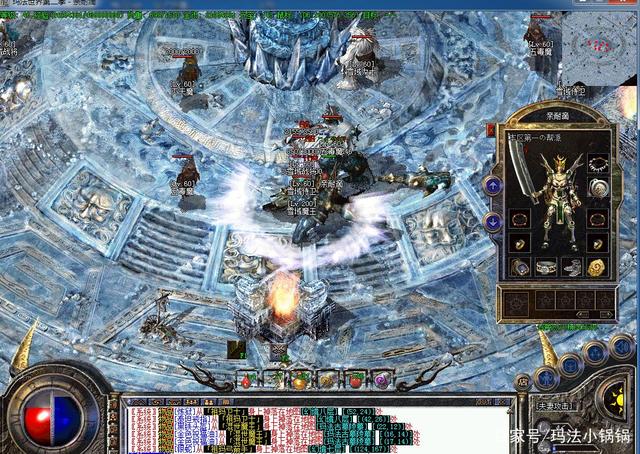Use the red potion in quickbar
This screenshot has height=454, width=640.
point(247,380)
